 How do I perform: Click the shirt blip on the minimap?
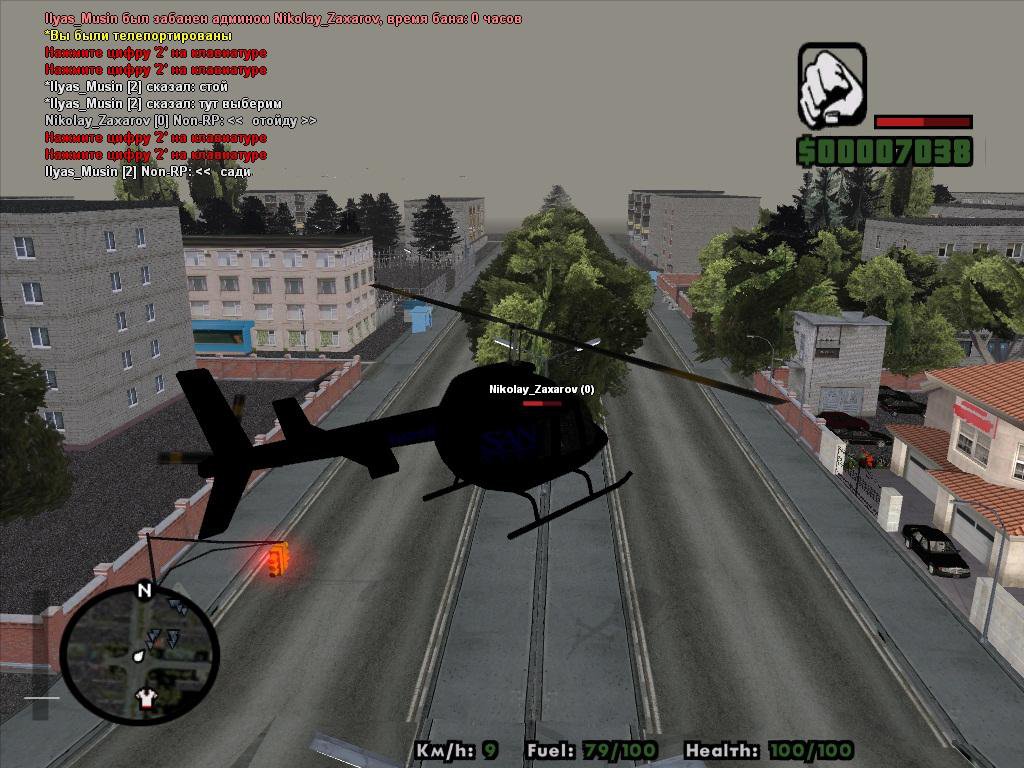coord(147,697)
